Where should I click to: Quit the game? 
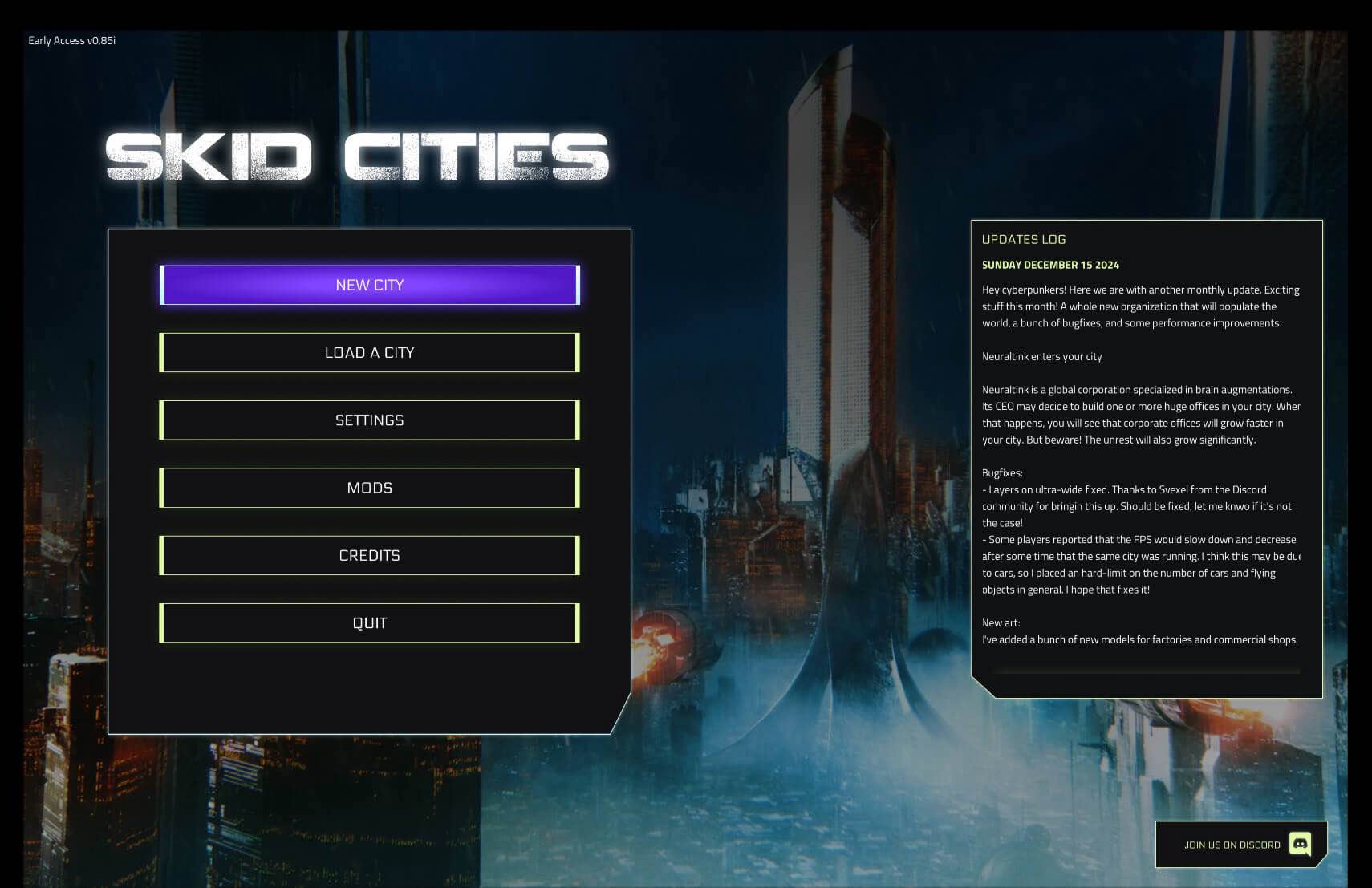(369, 623)
